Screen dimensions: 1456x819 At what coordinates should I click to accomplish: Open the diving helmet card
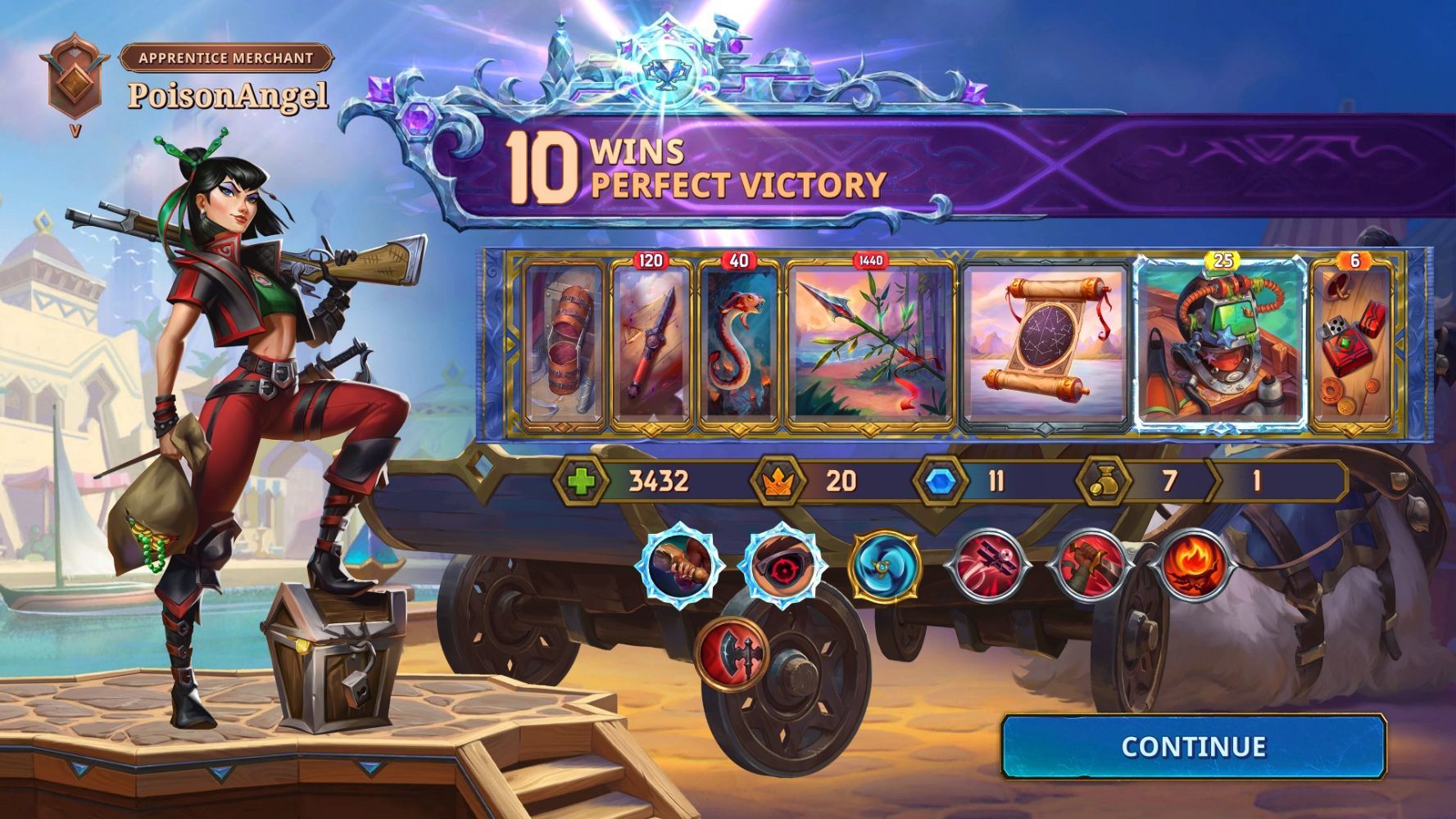pyautogui.click(x=1221, y=344)
